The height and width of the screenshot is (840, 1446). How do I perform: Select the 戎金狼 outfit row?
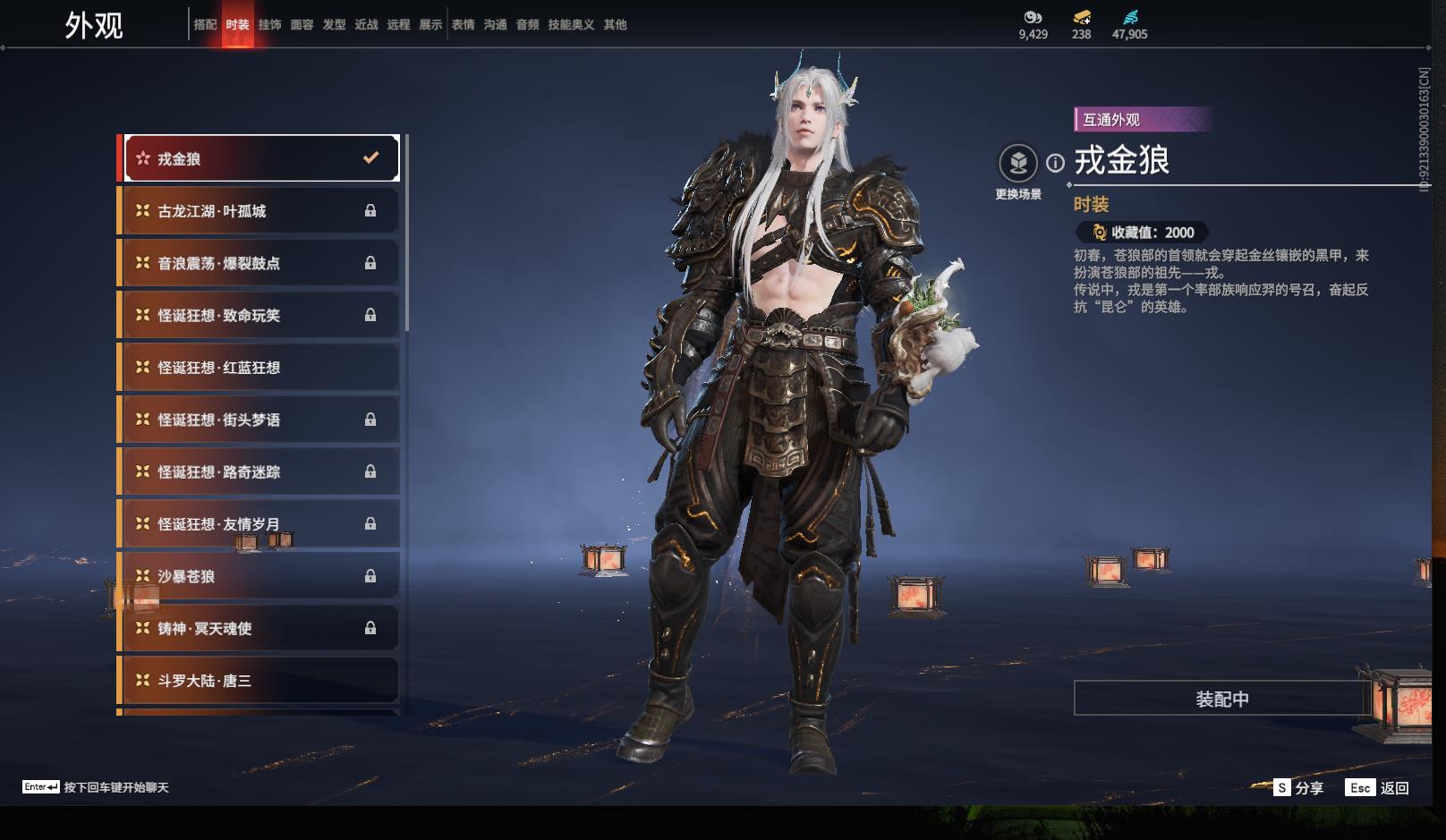260,158
